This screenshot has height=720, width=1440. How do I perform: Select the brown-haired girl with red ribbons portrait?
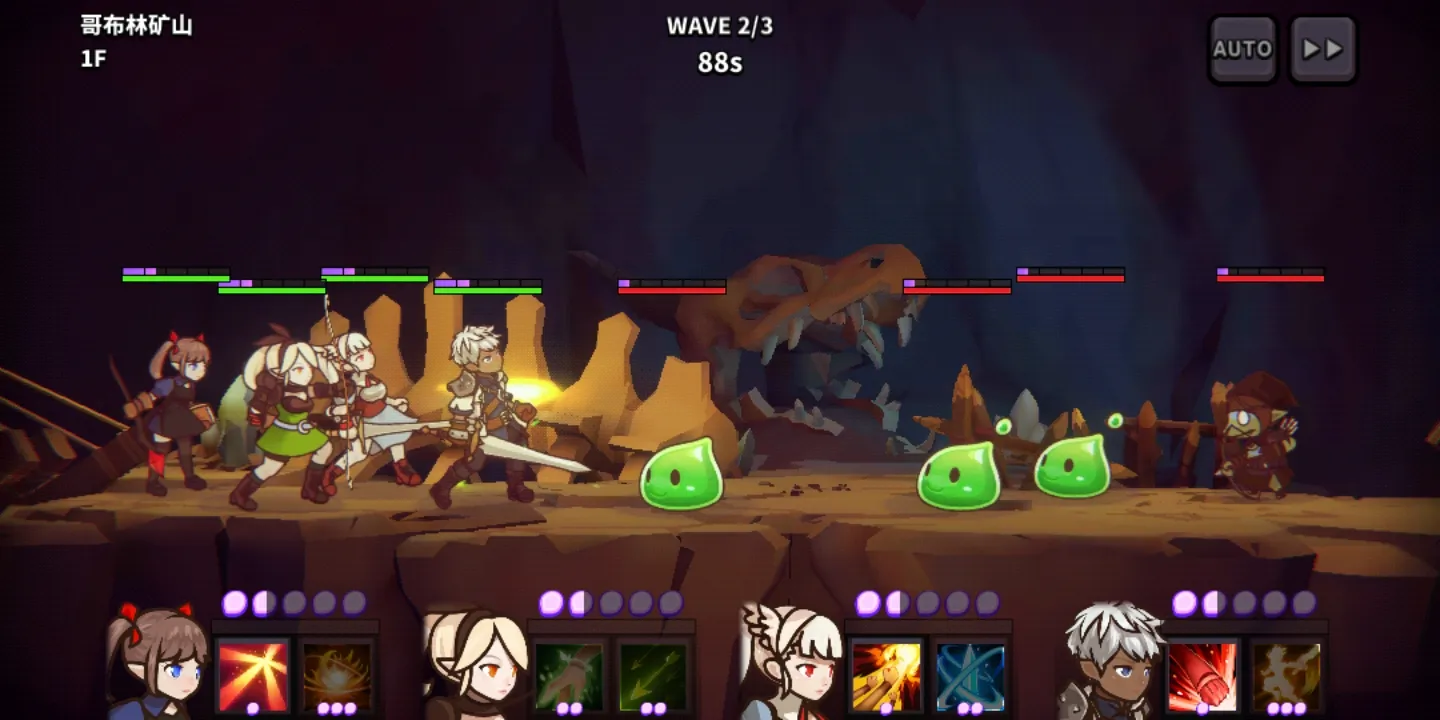[157, 665]
